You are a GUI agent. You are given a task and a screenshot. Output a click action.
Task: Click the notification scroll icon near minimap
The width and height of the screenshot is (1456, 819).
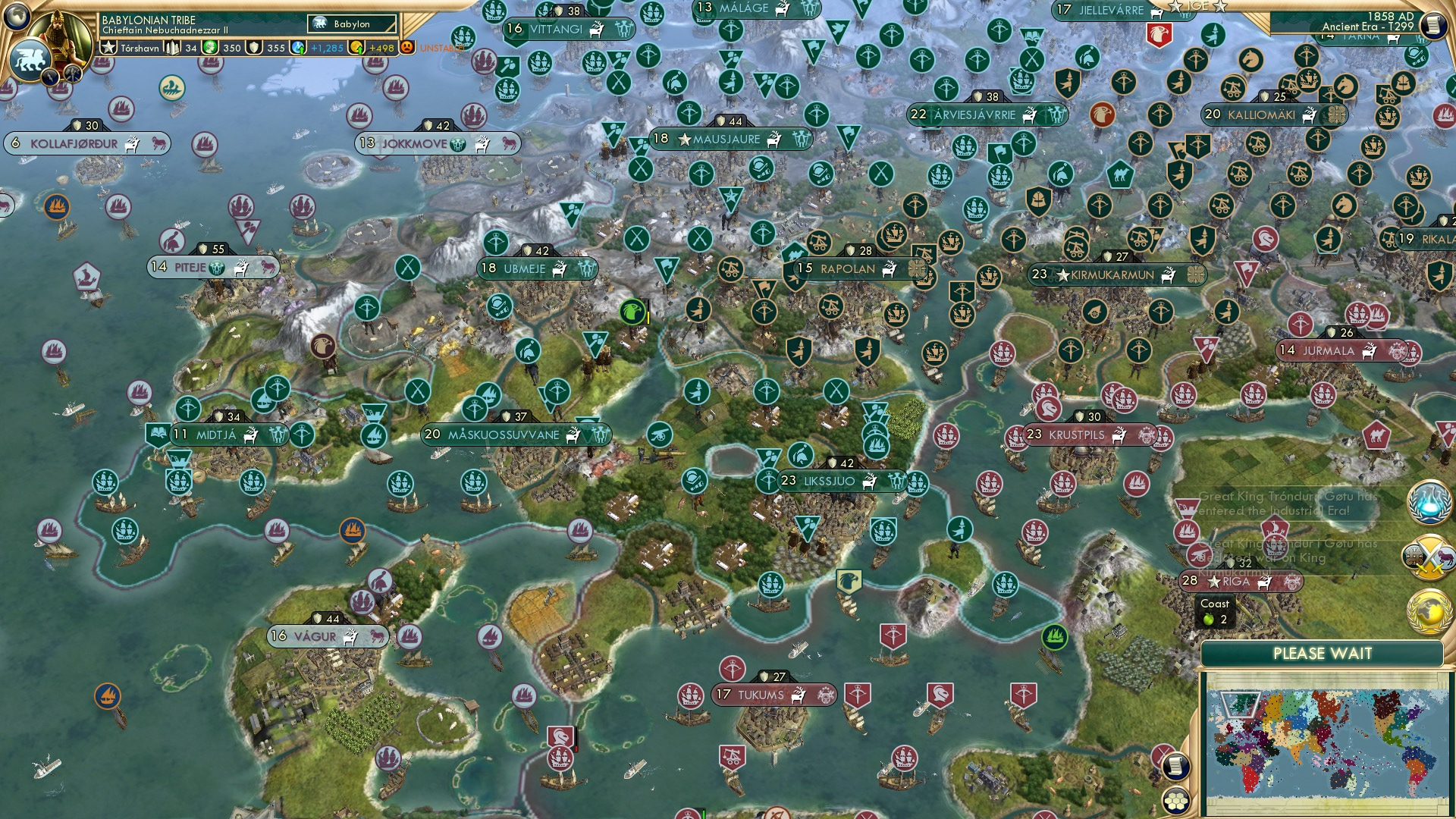click(x=1175, y=767)
